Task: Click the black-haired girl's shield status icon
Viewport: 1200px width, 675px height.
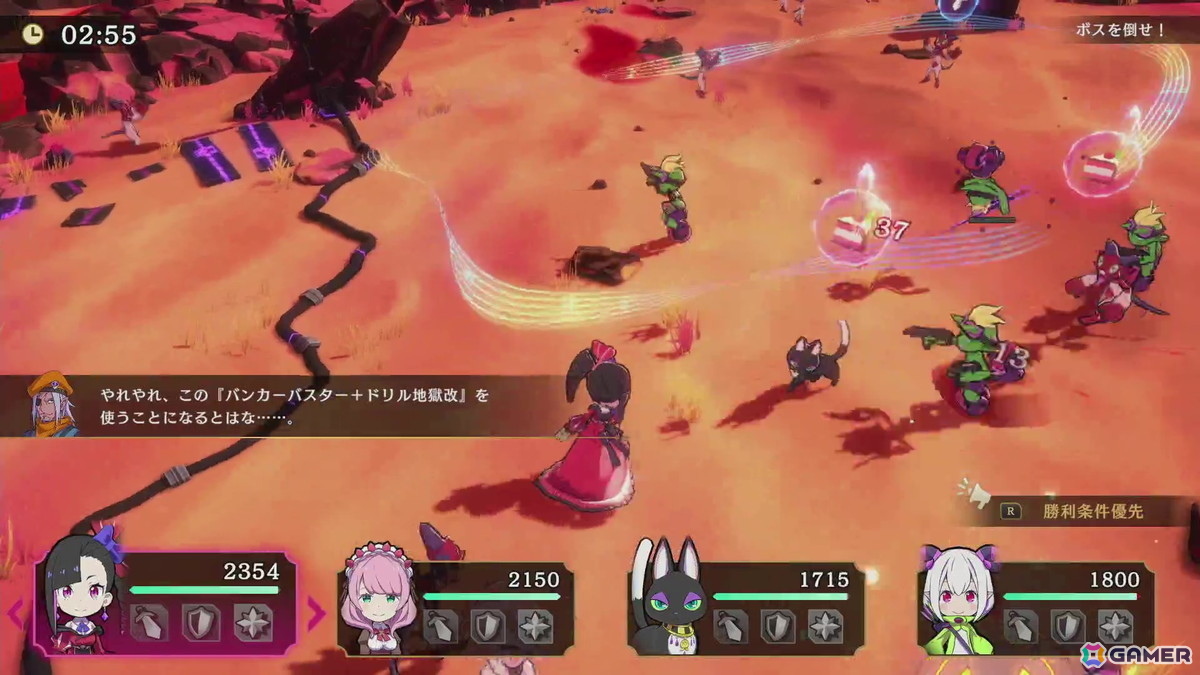Action: tap(201, 622)
